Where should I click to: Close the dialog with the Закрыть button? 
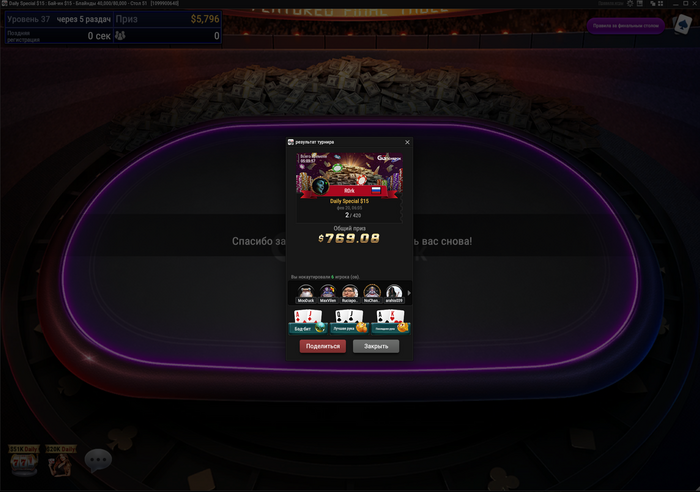[376, 346]
